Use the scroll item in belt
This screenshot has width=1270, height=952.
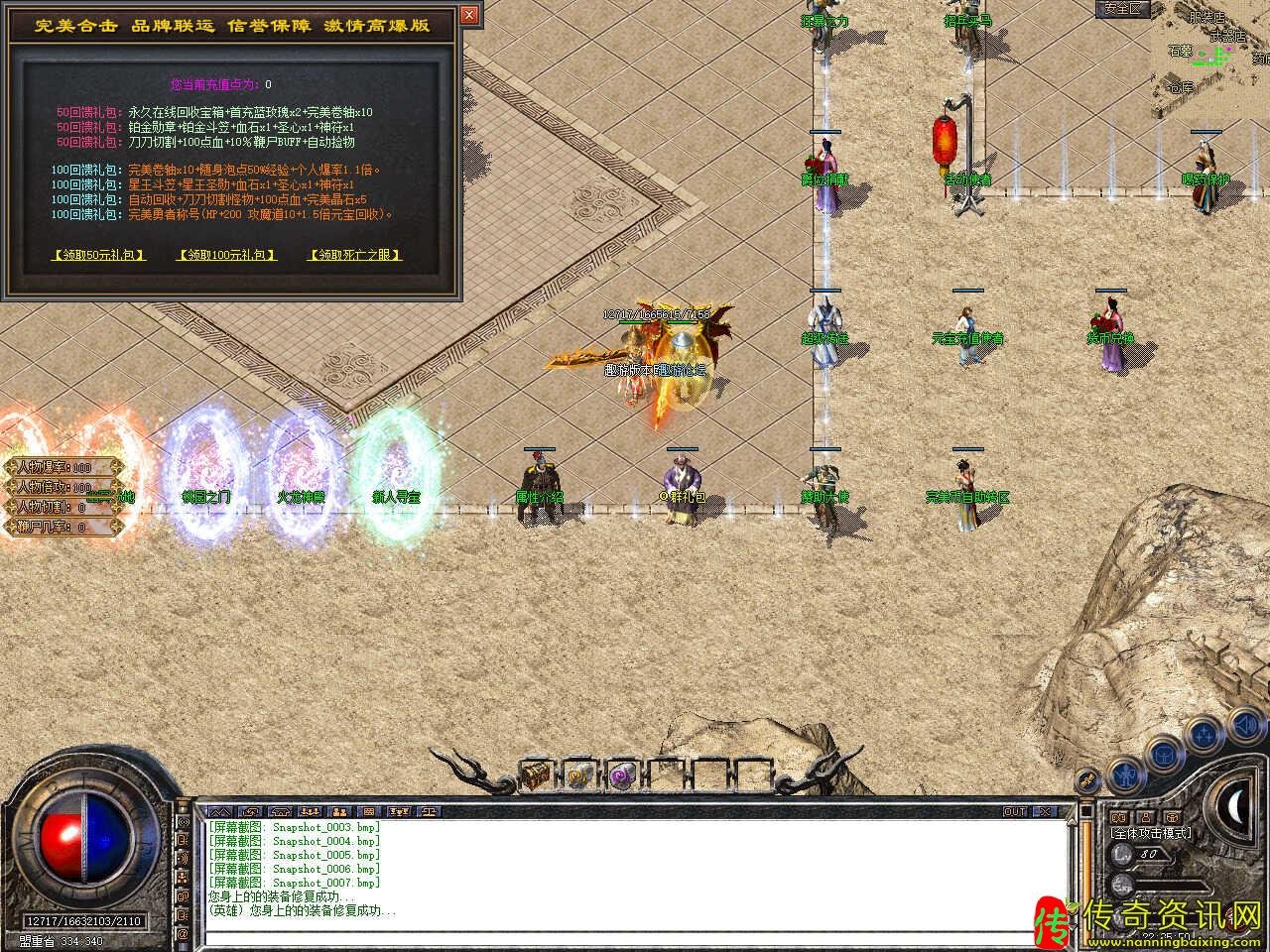[579, 774]
